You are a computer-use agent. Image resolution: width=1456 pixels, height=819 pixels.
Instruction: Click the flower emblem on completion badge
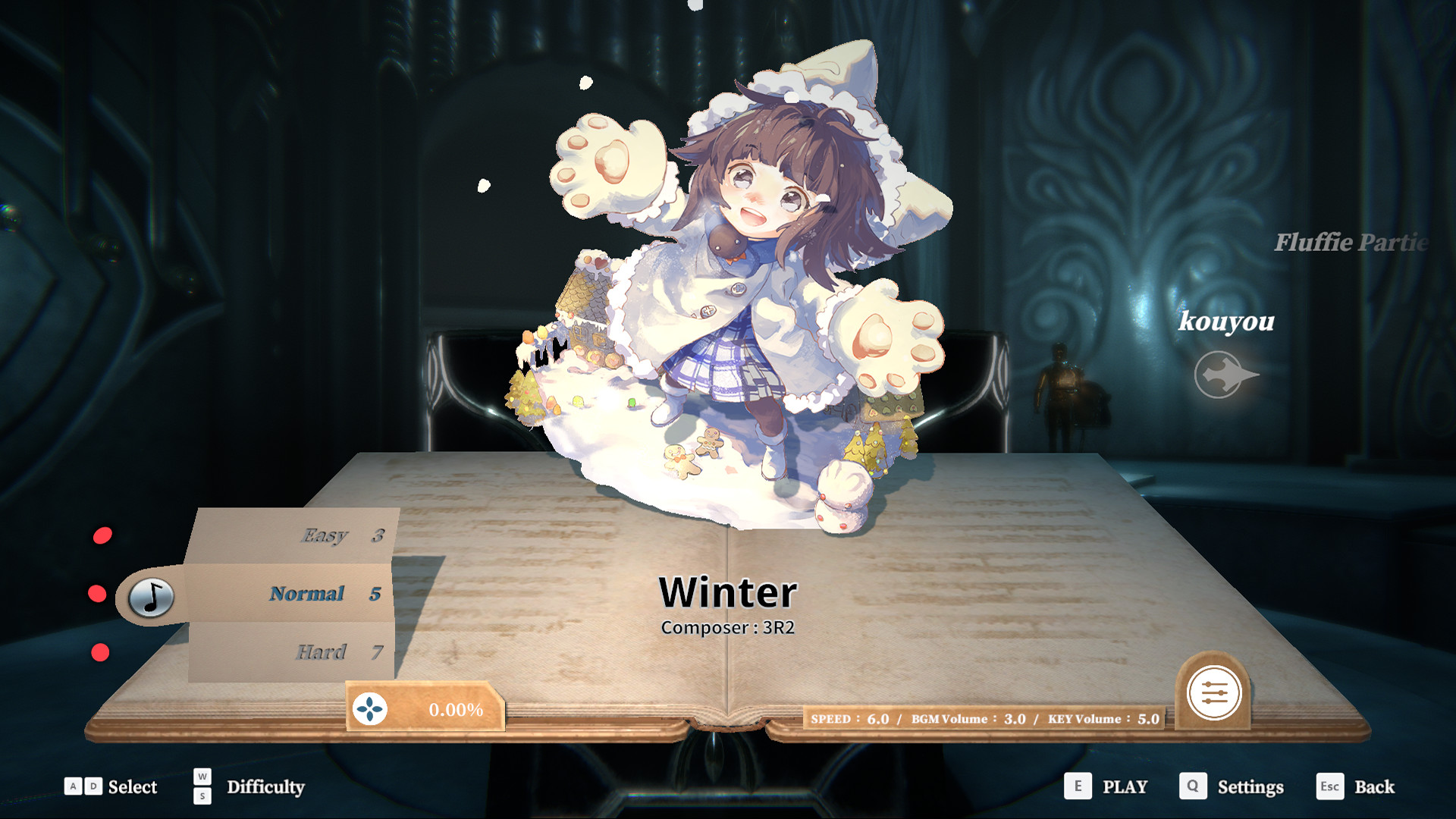[x=369, y=708]
